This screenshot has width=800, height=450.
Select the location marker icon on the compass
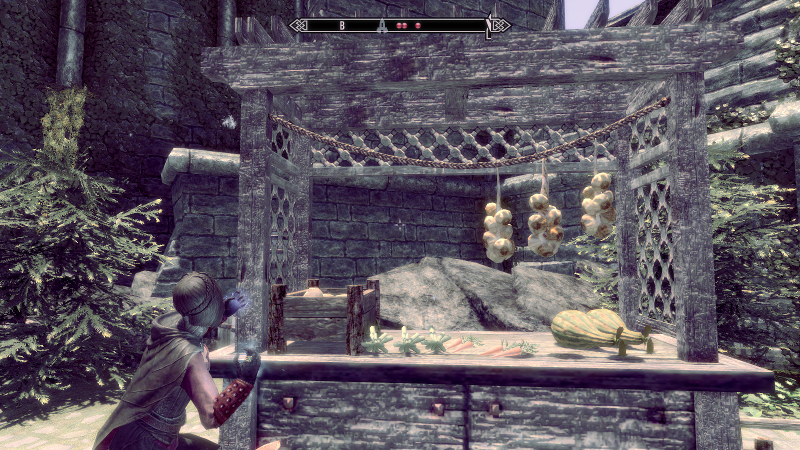(380, 25)
